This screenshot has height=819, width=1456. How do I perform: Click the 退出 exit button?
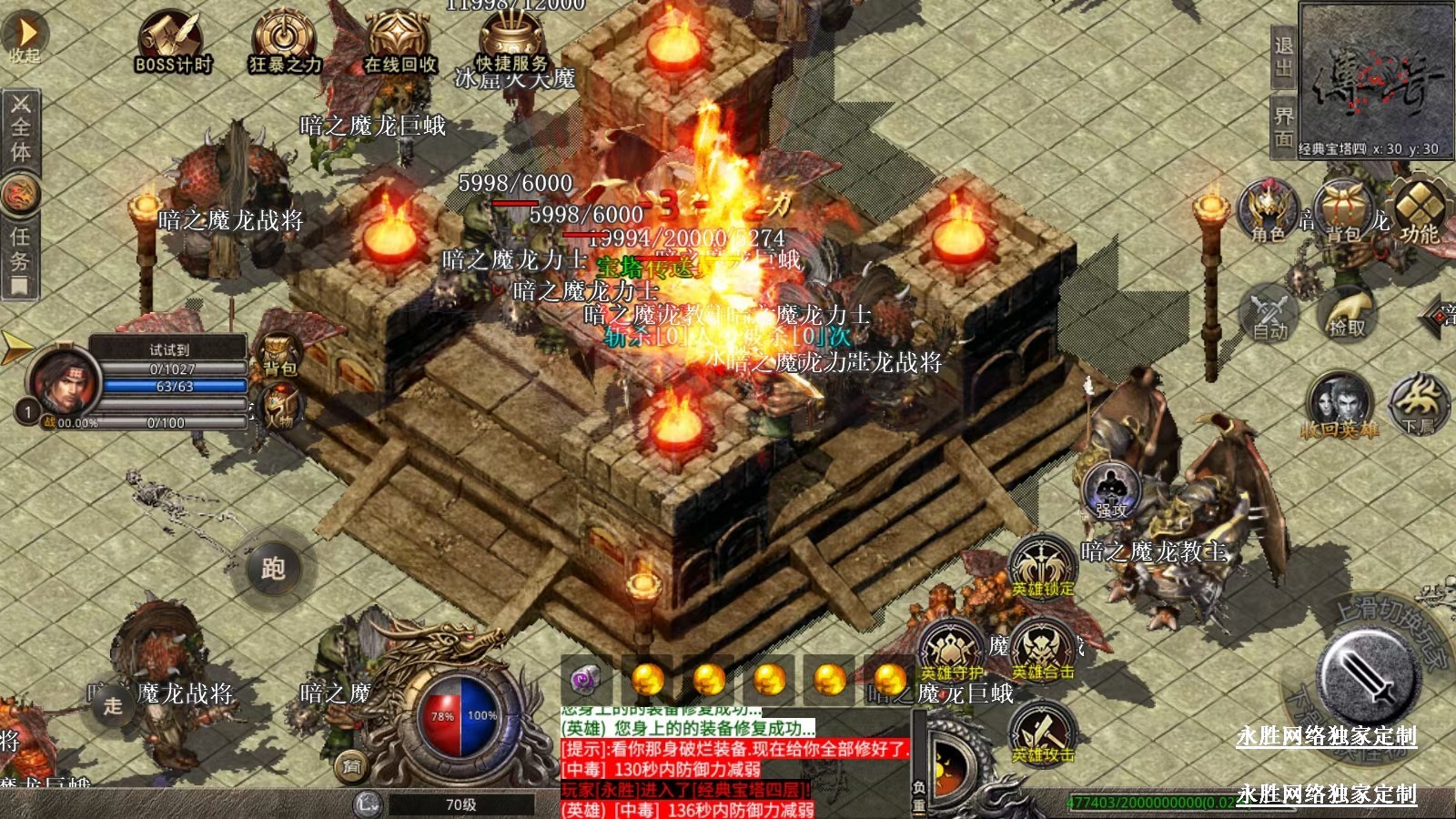(1283, 58)
